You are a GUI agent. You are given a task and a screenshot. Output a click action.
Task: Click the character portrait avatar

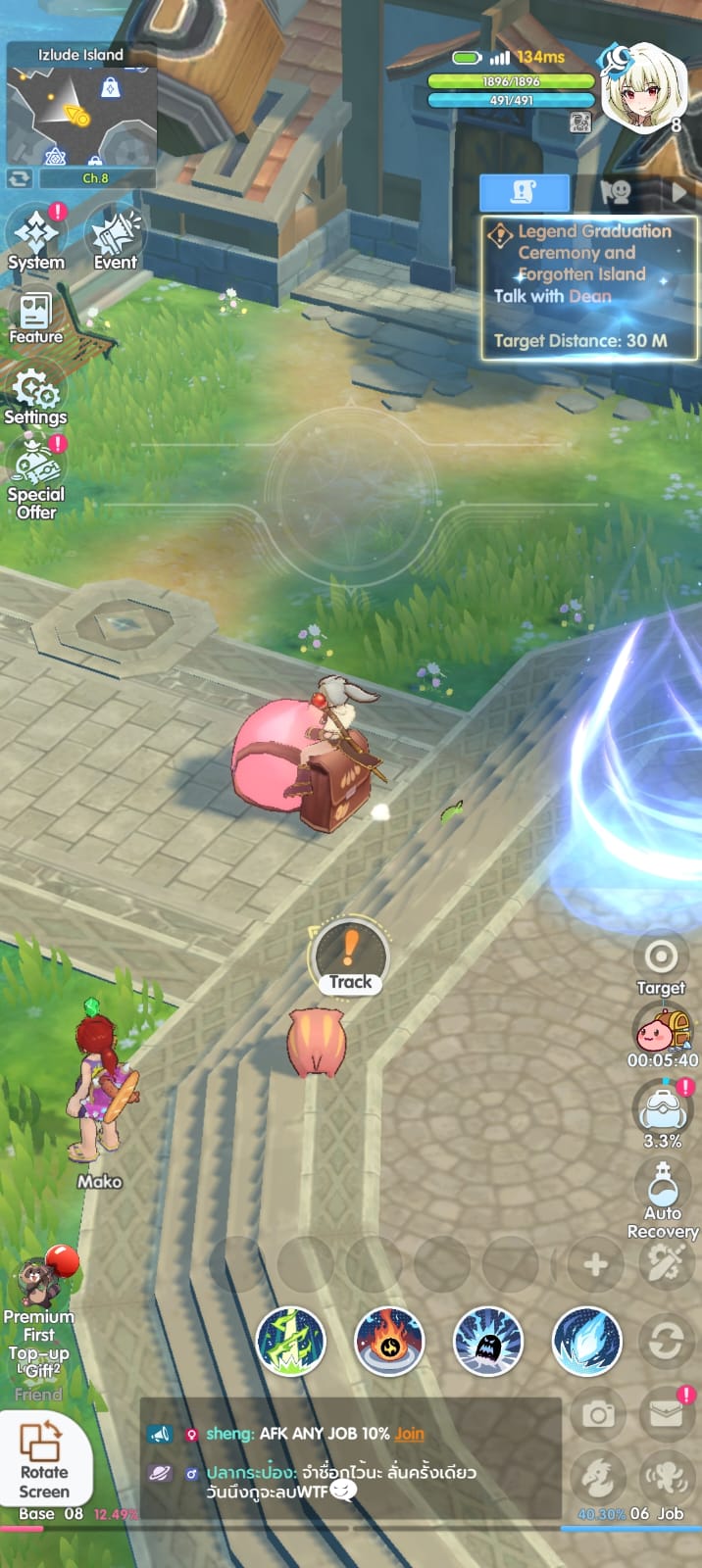tap(642, 86)
